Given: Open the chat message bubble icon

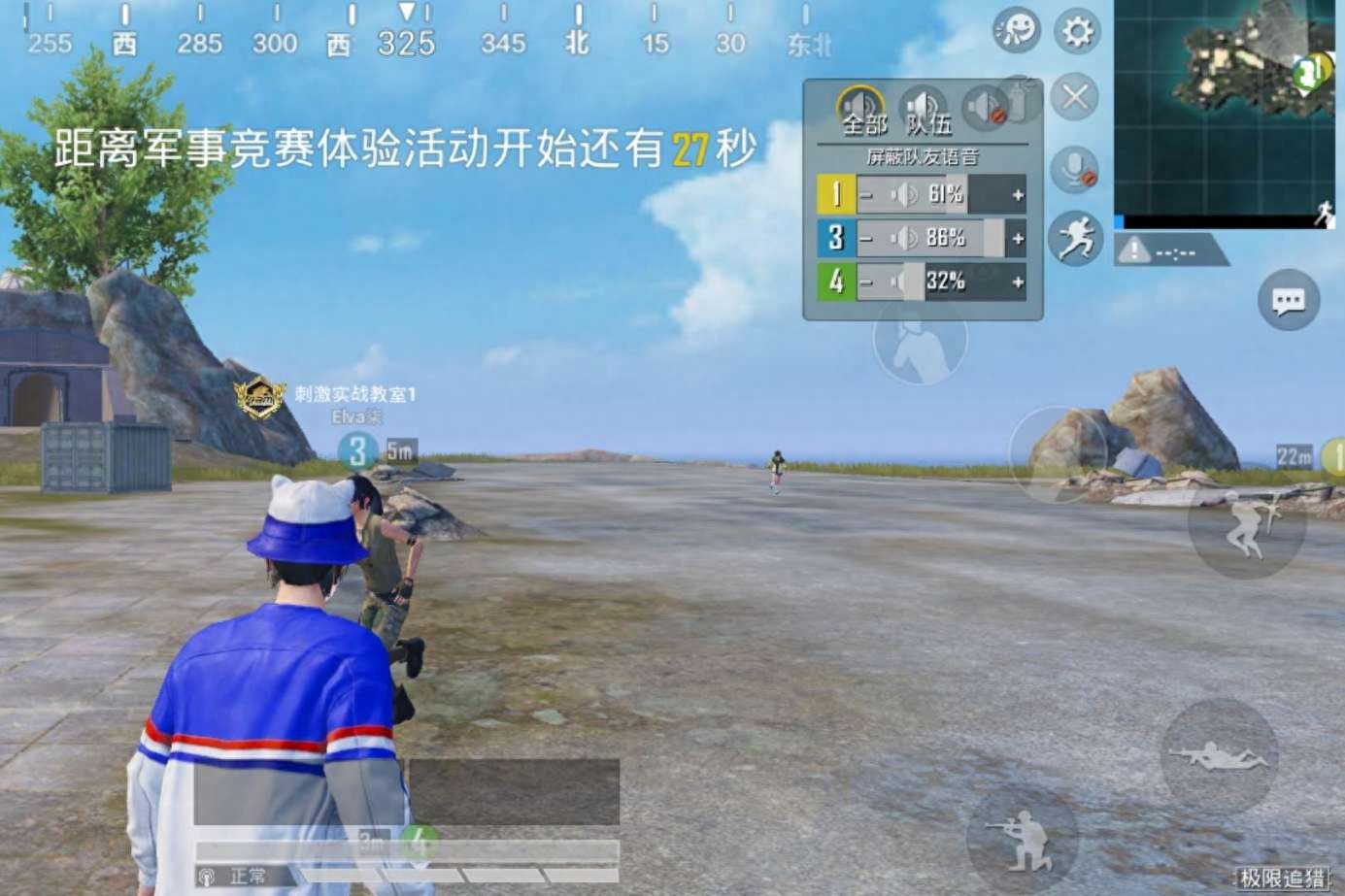Looking at the screenshot, I should tap(1288, 301).
